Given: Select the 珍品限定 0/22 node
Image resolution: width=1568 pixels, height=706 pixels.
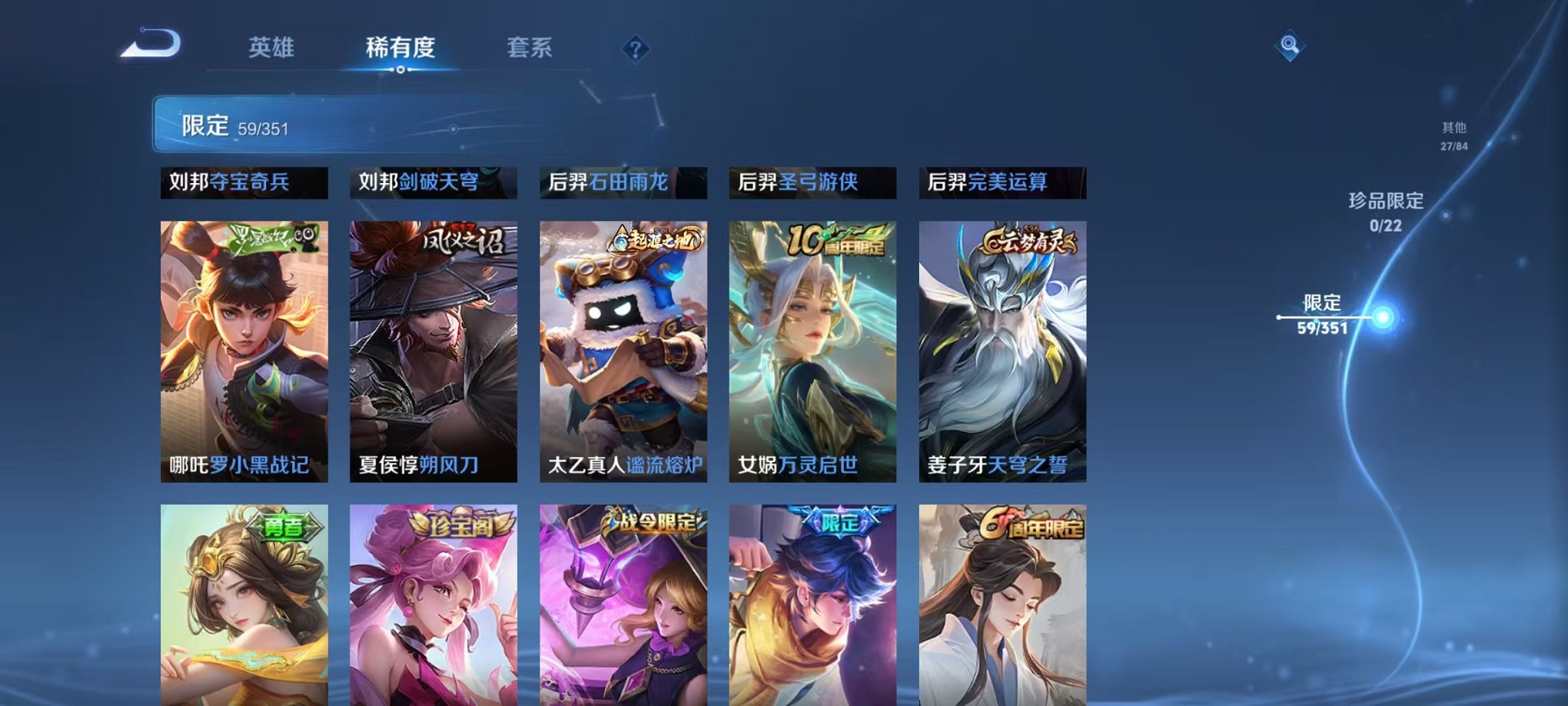Looking at the screenshot, I should coord(1445,214).
